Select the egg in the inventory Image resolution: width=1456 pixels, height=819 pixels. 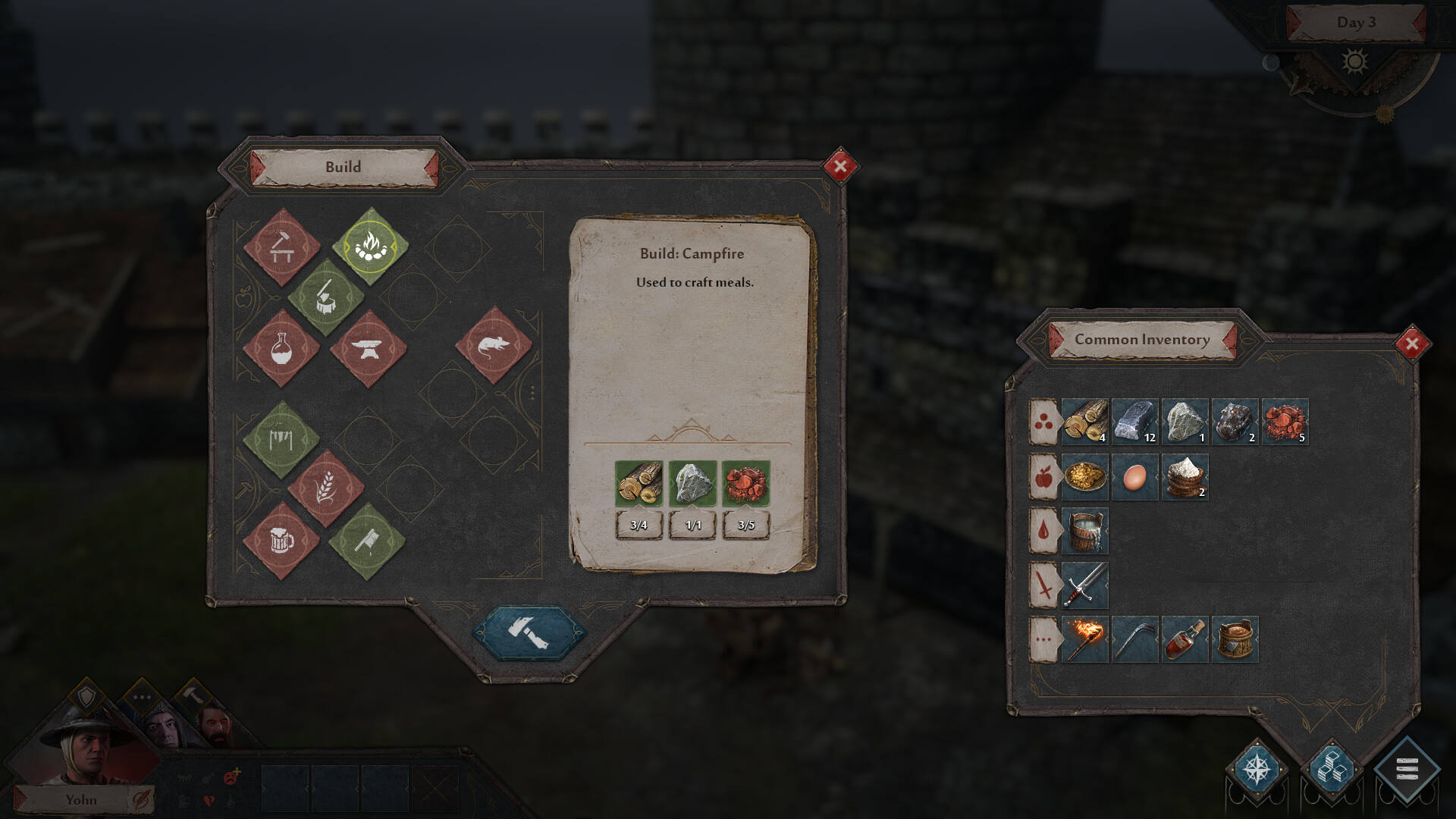tap(1134, 477)
